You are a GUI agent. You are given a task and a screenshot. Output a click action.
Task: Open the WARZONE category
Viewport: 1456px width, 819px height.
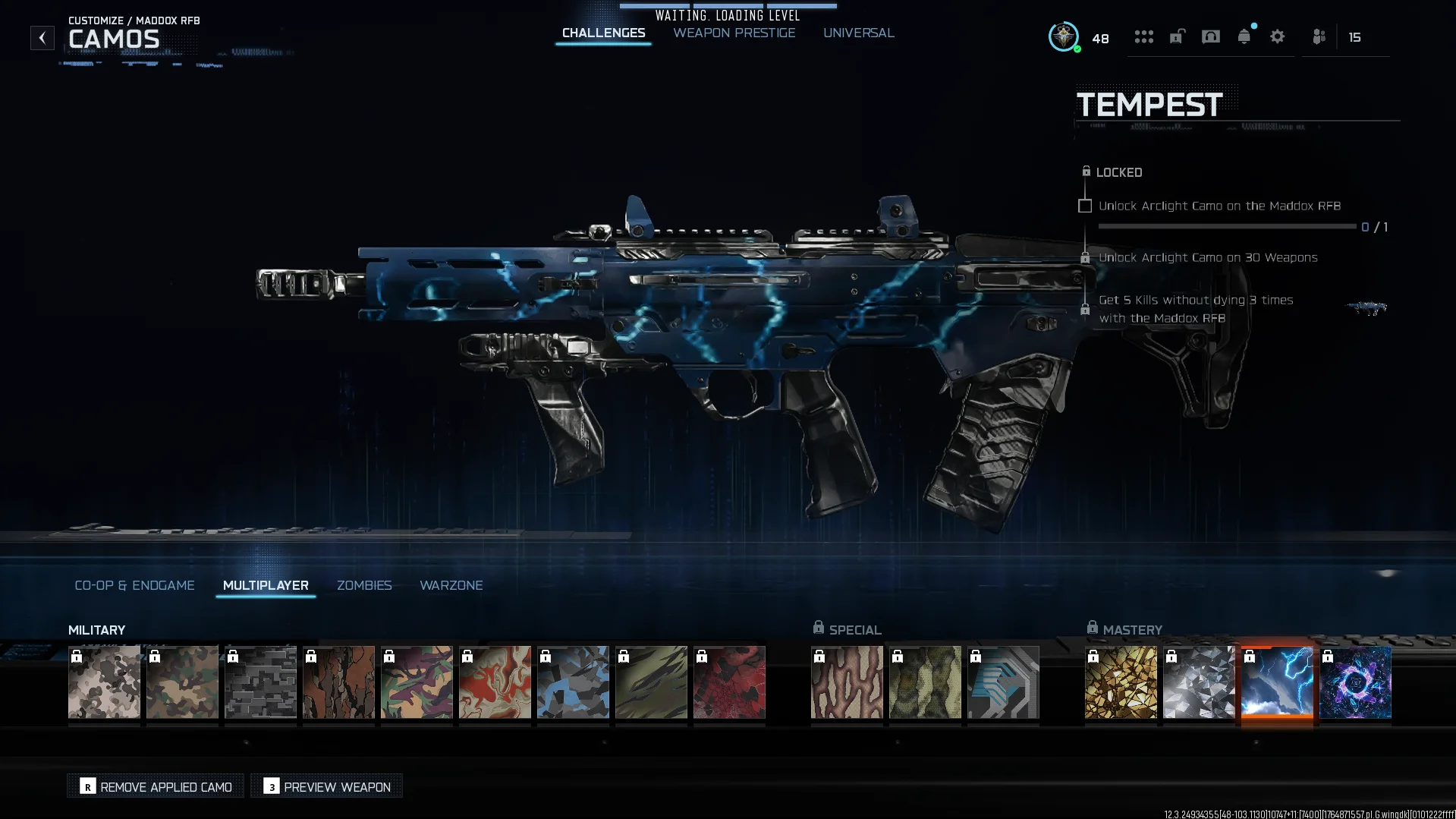(451, 585)
